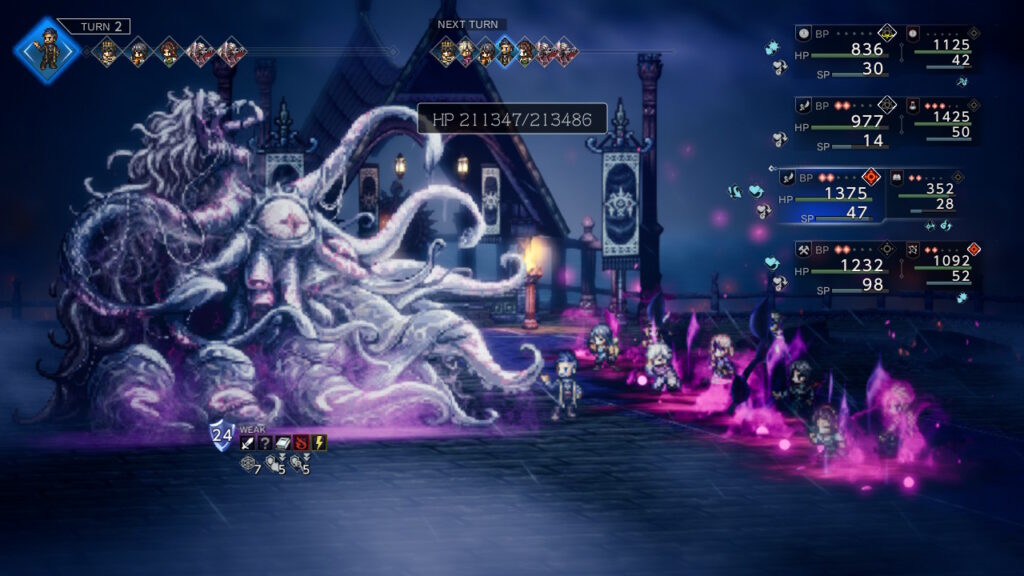Select the large active-turn character portrait
This screenshot has height=576, width=1024.
[47, 51]
